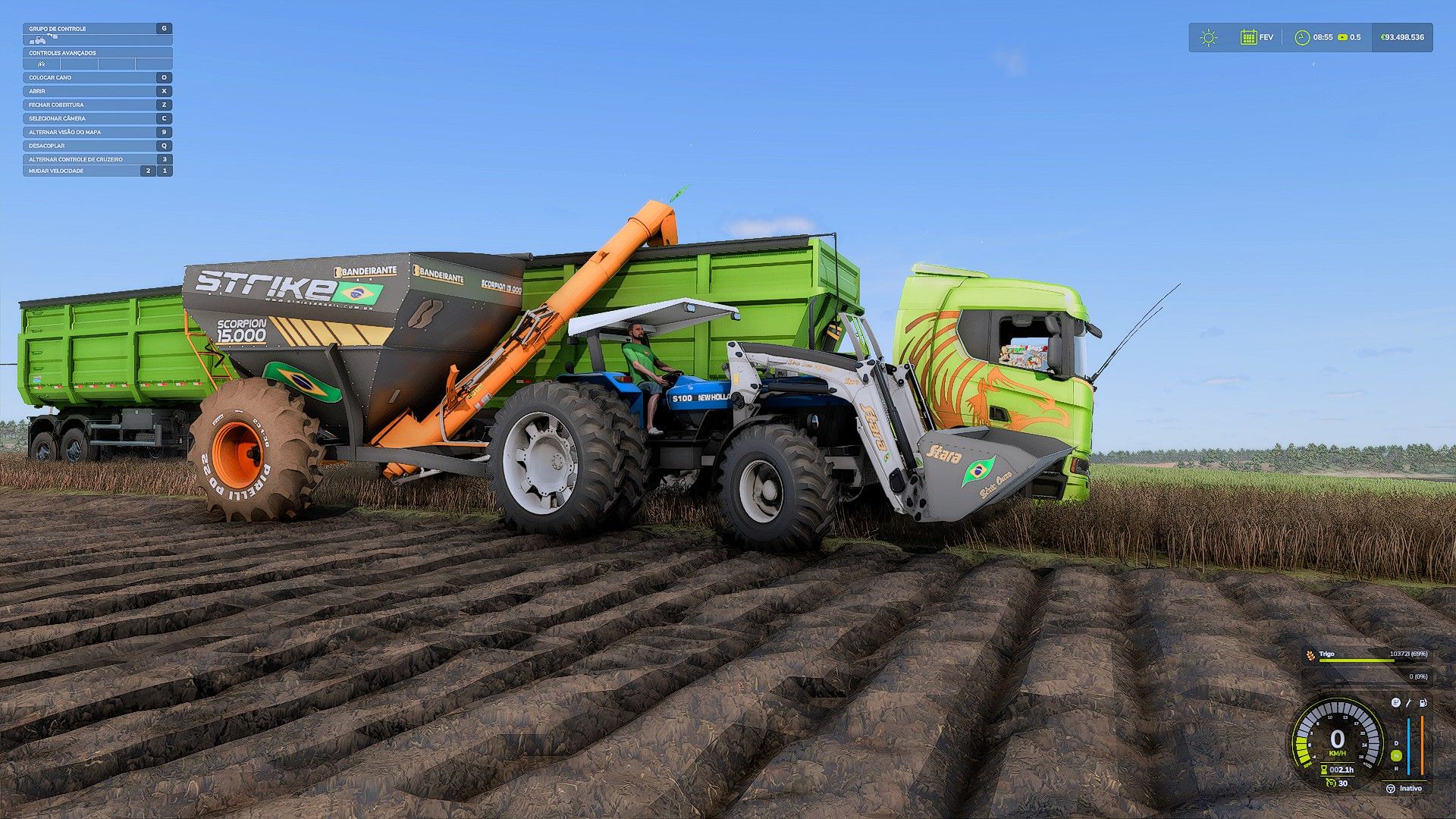The width and height of the screenshot is (1456, 819).
Task: Click the sun weather icon
Action: tap(1209, 37)
